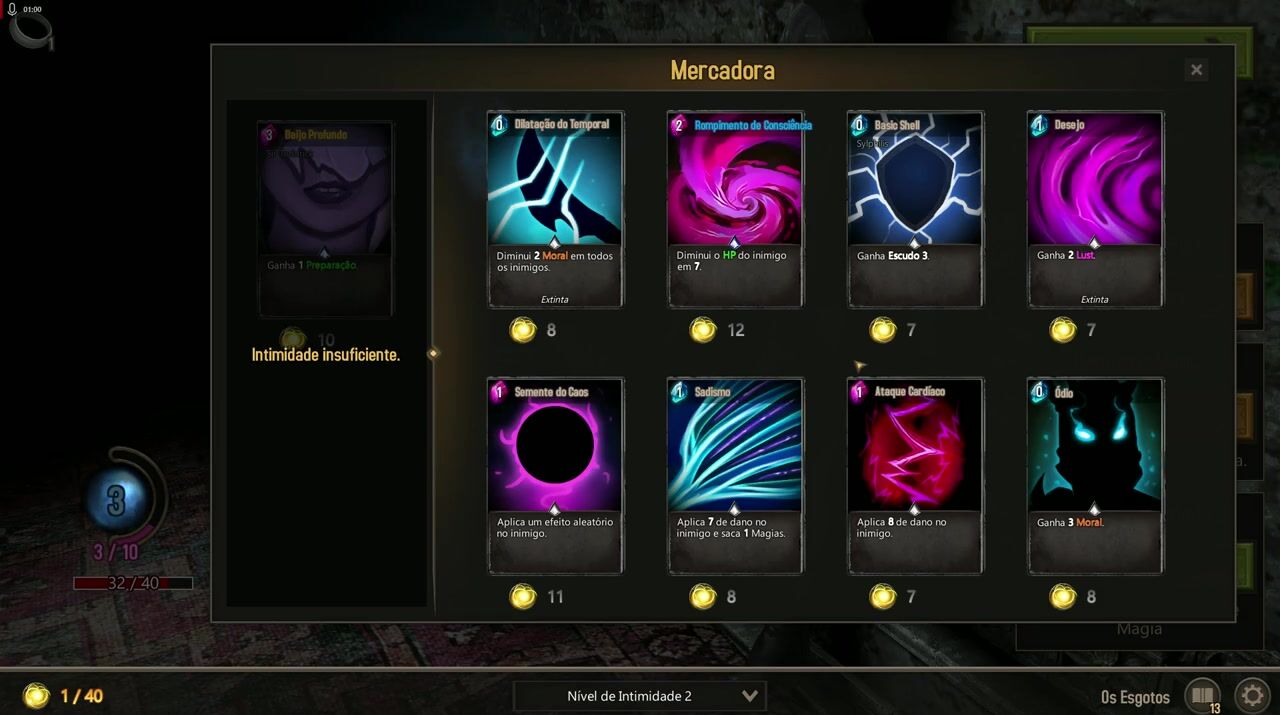The image size is (1280, 715).
Task: Choose the Ódio card
Action: coord(1096,476)
